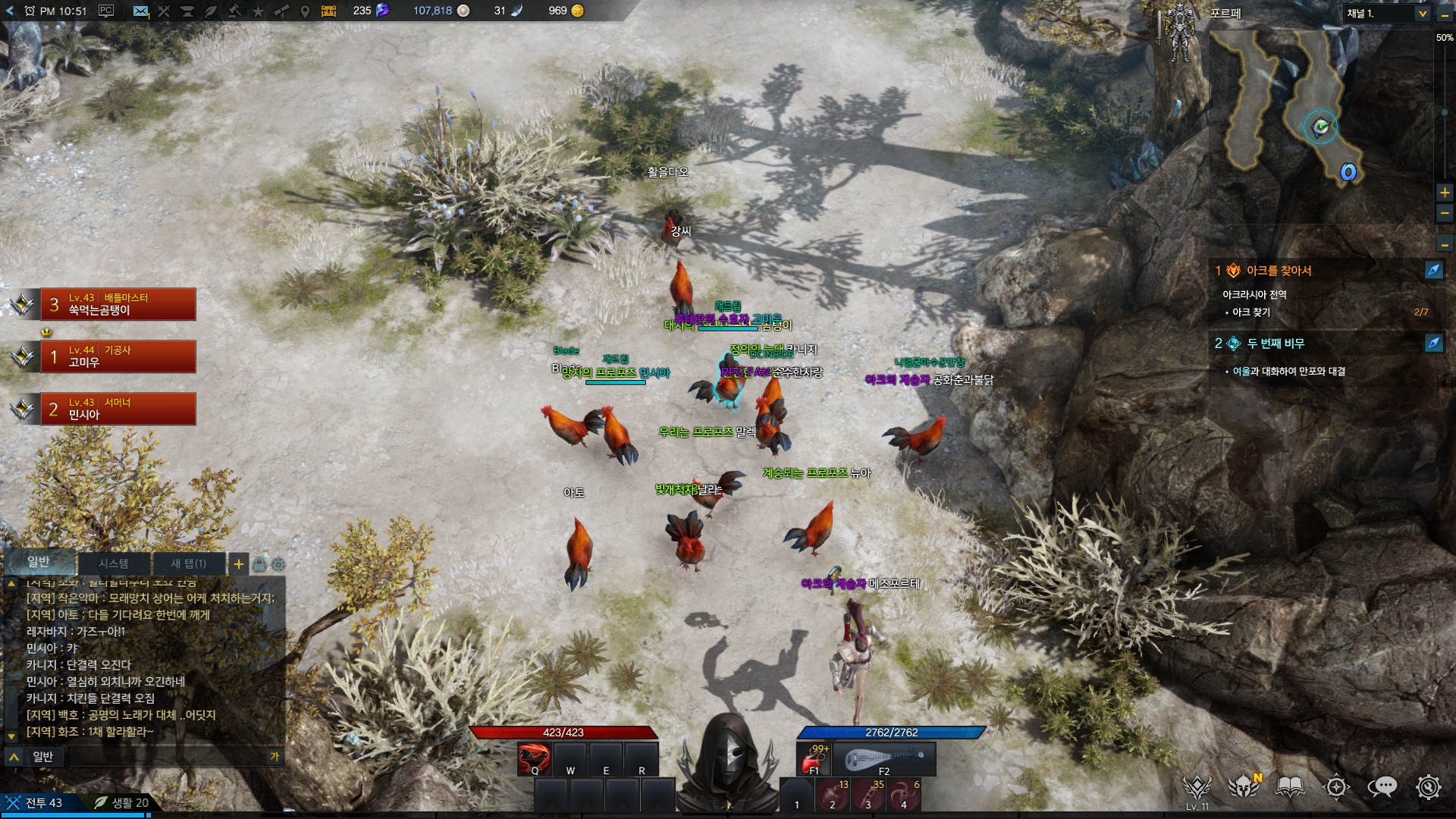Activate the rooster skill in Q slot

[534, 758]
